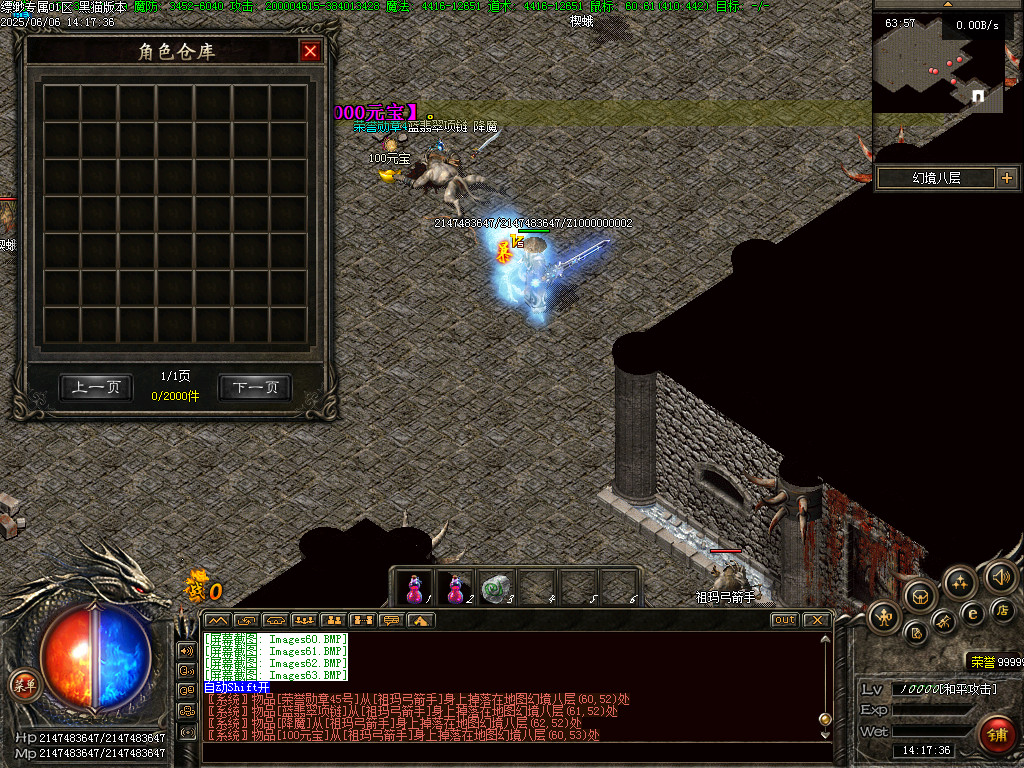The height and width of the screenshot is (768, 1024).
Task: Click the 'out' button on chat bar
Action: (x=785, y=620)
